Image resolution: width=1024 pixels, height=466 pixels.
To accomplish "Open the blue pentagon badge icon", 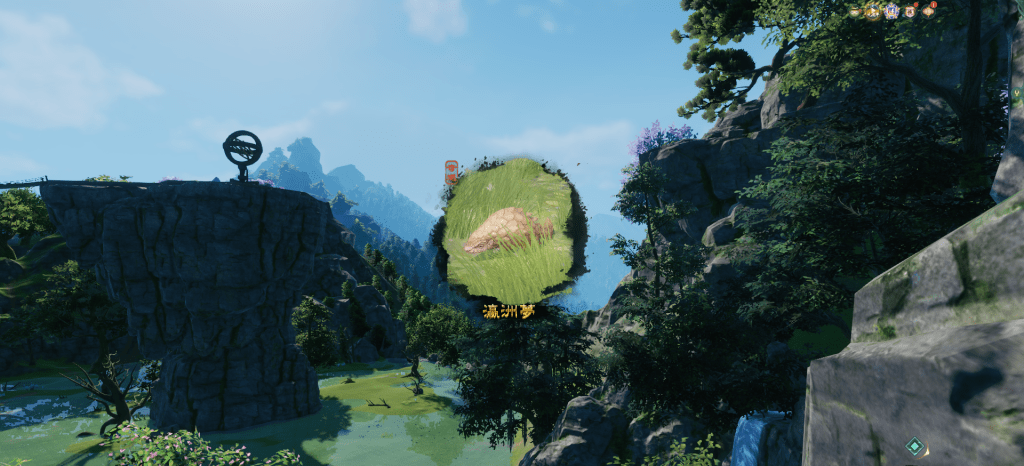I will pos(891,11).
